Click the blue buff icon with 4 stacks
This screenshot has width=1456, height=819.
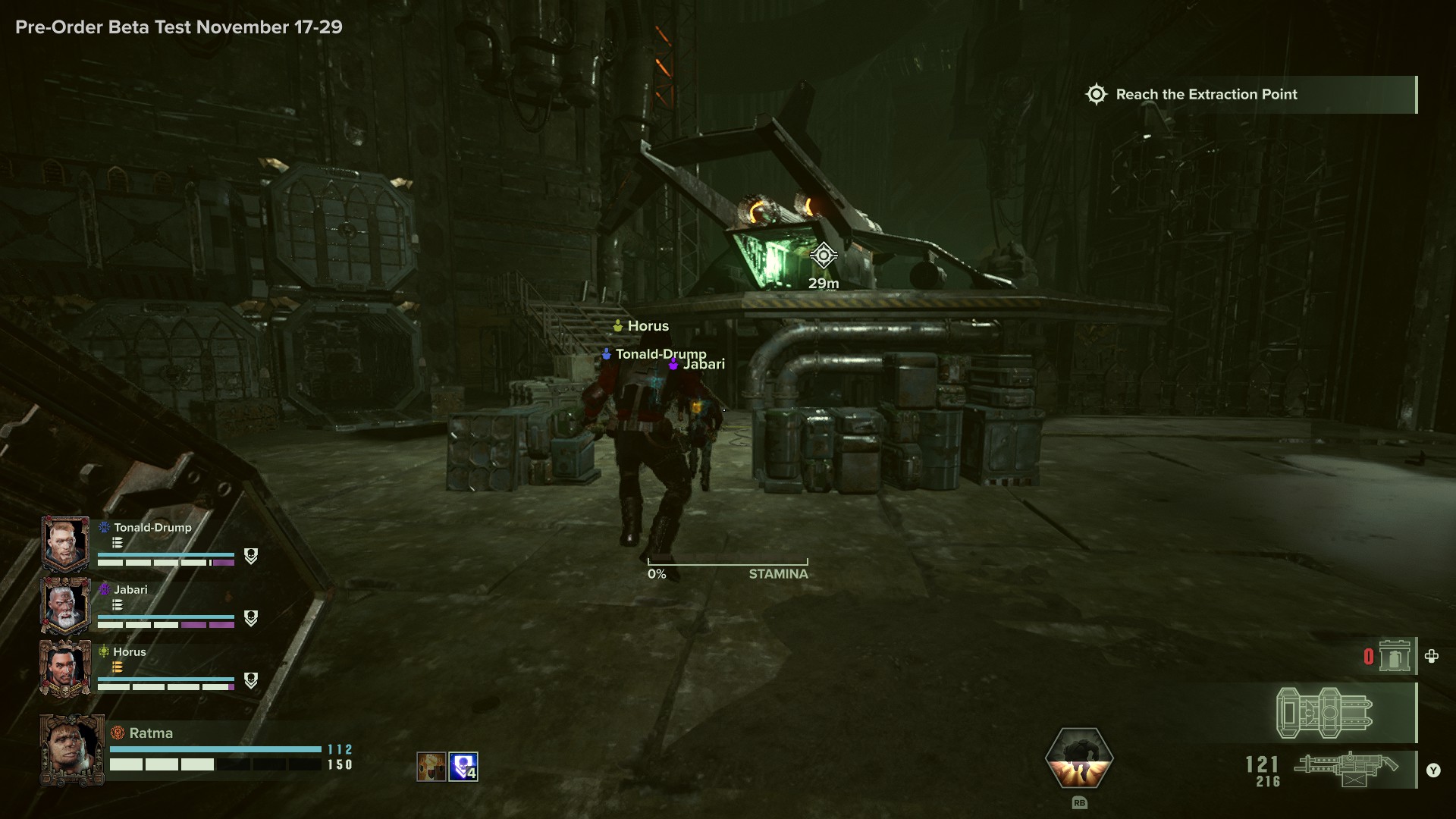pyautogui.click(x=463, y=767)
